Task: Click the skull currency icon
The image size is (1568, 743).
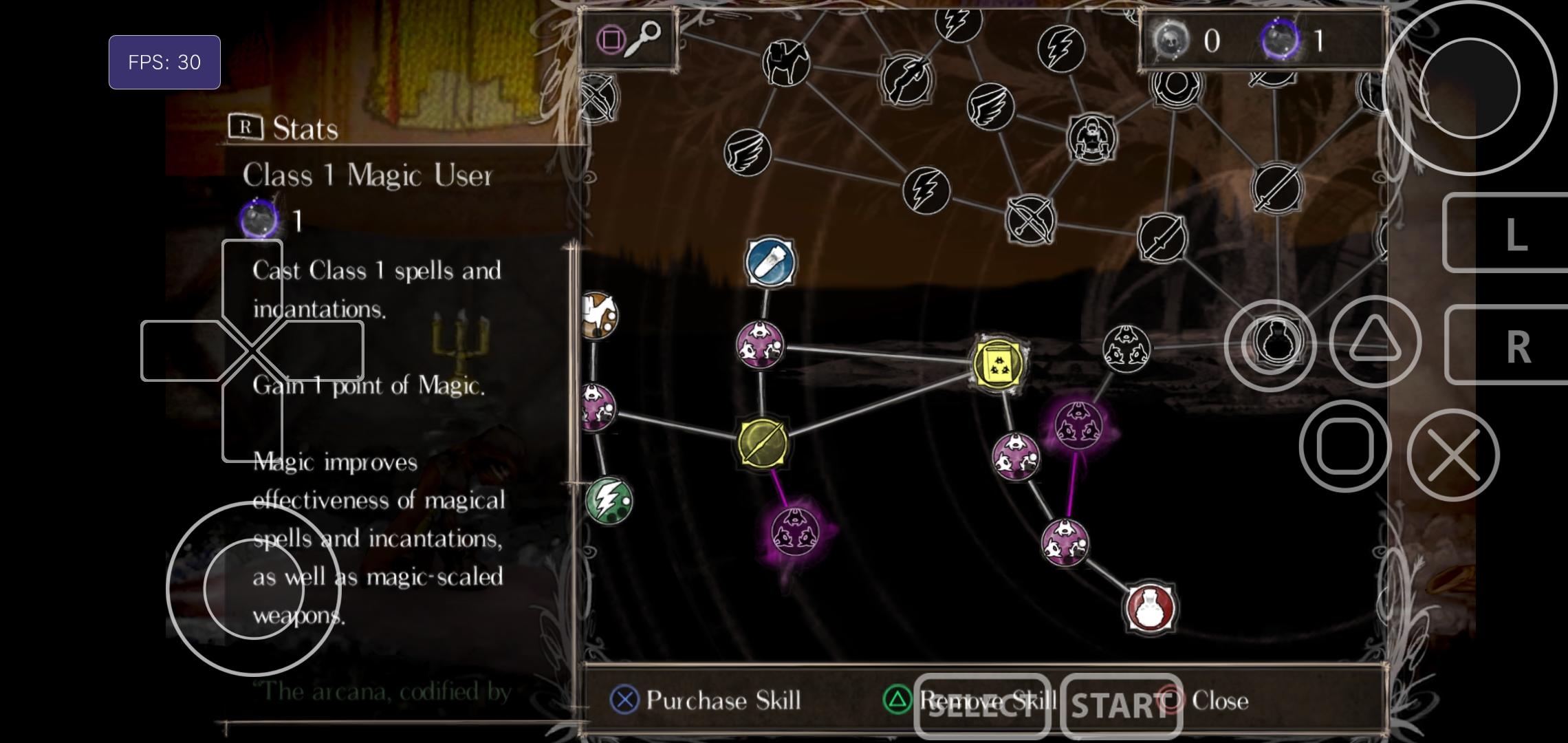Action: 1173,40
